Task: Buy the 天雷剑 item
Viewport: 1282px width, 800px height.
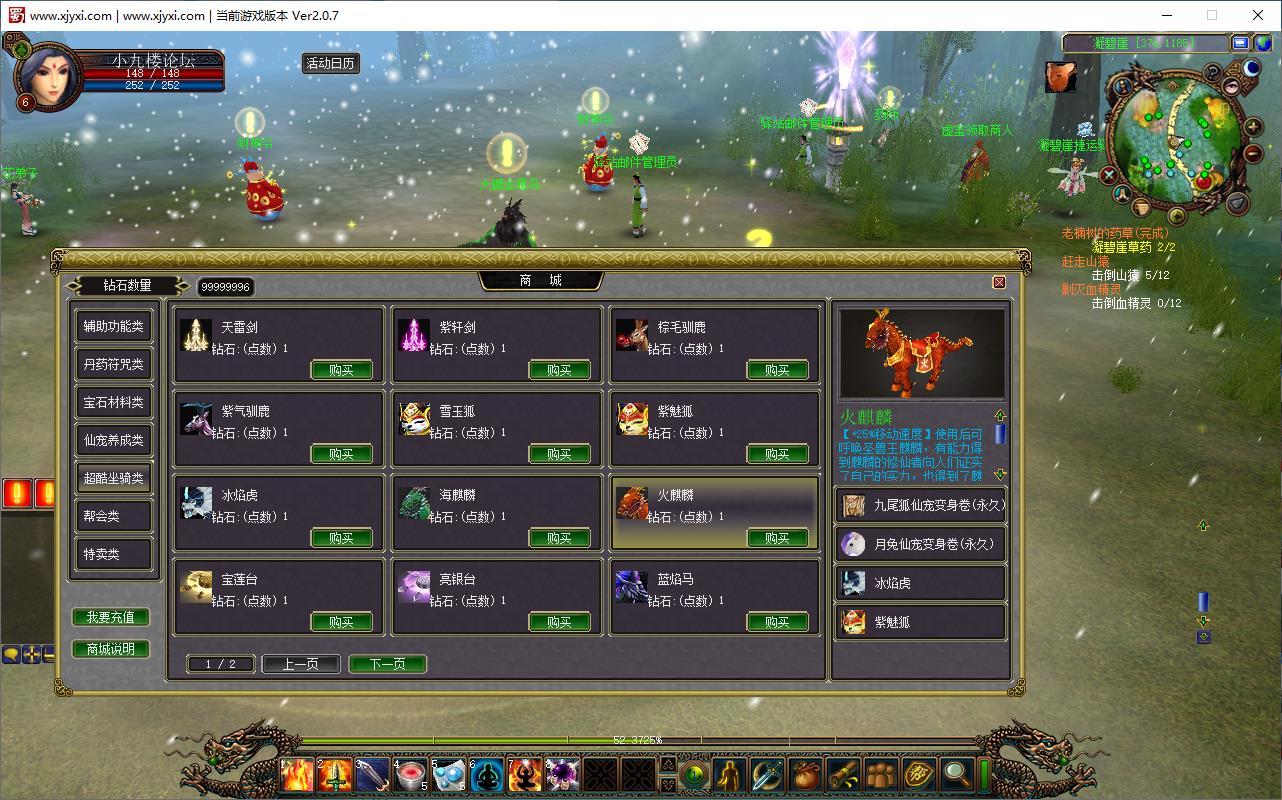Action: [x=341, y=370]
